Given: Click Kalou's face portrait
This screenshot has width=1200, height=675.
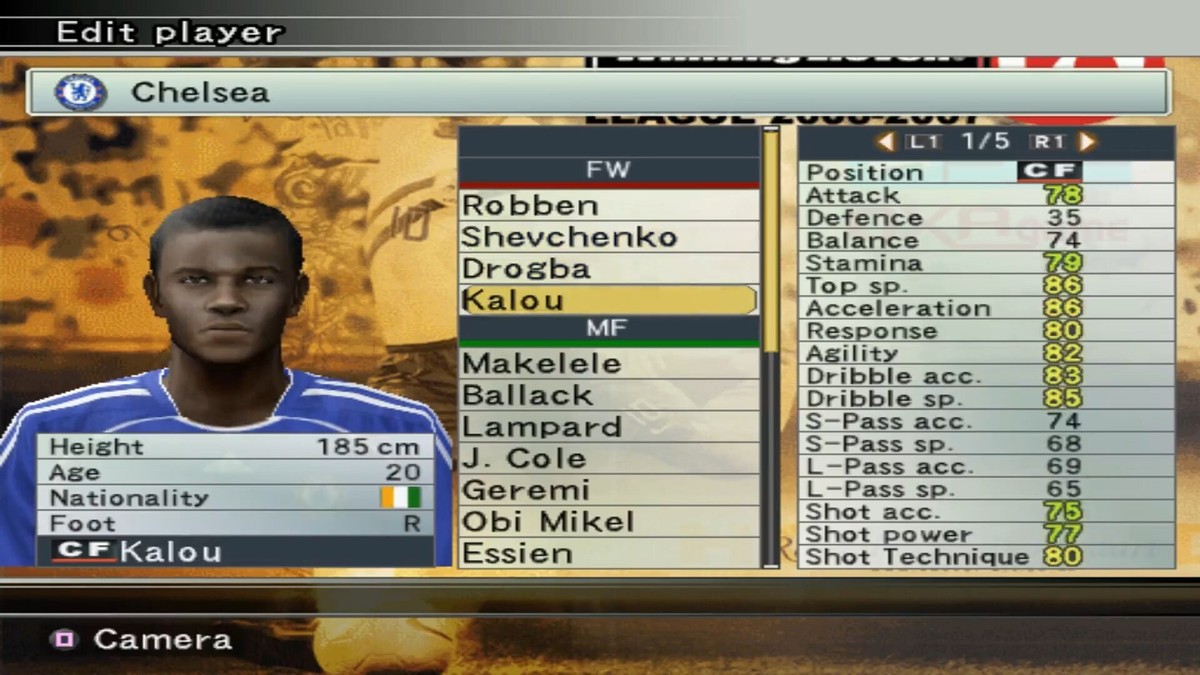Looking at the screenshot, I should [x=226, y=290].
